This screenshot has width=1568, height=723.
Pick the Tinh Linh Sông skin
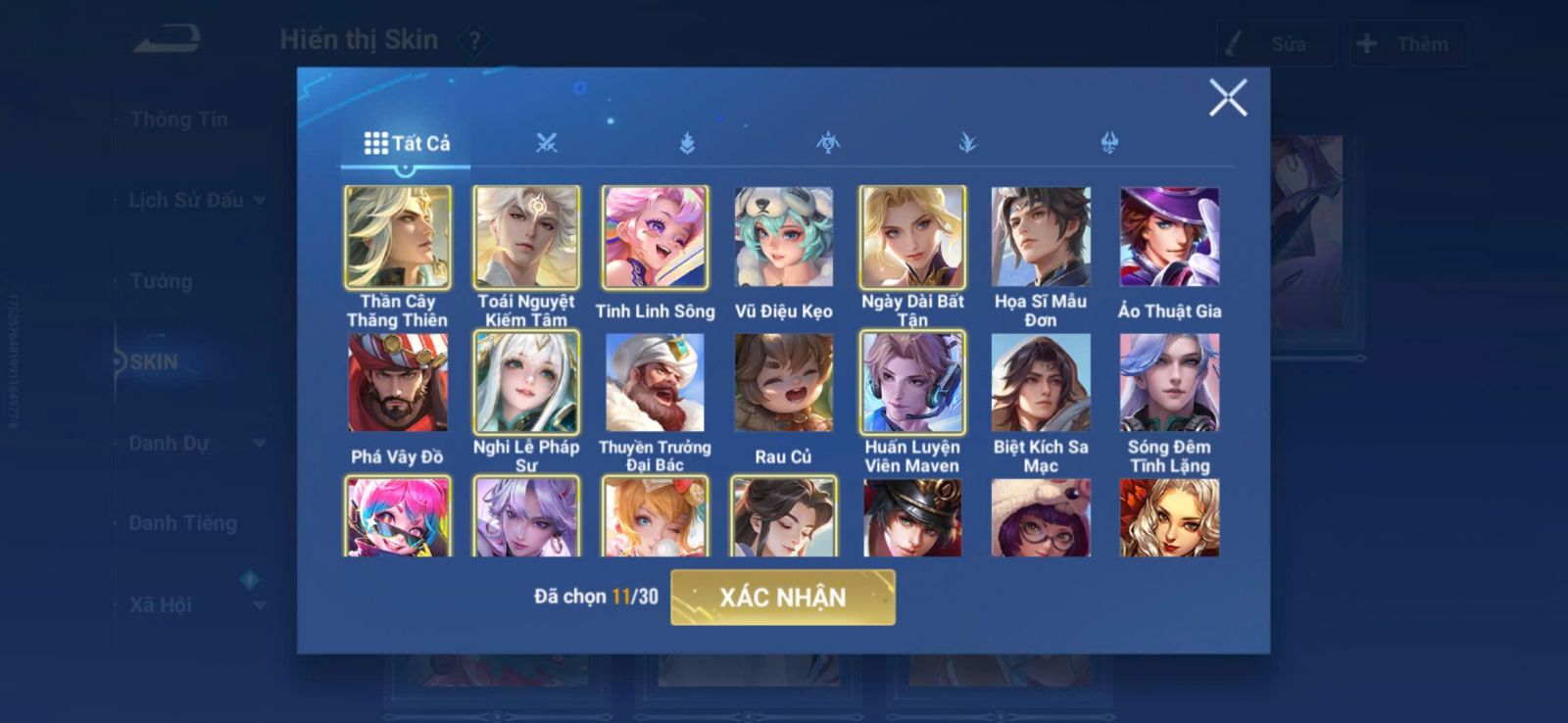[x=655, y=238]
